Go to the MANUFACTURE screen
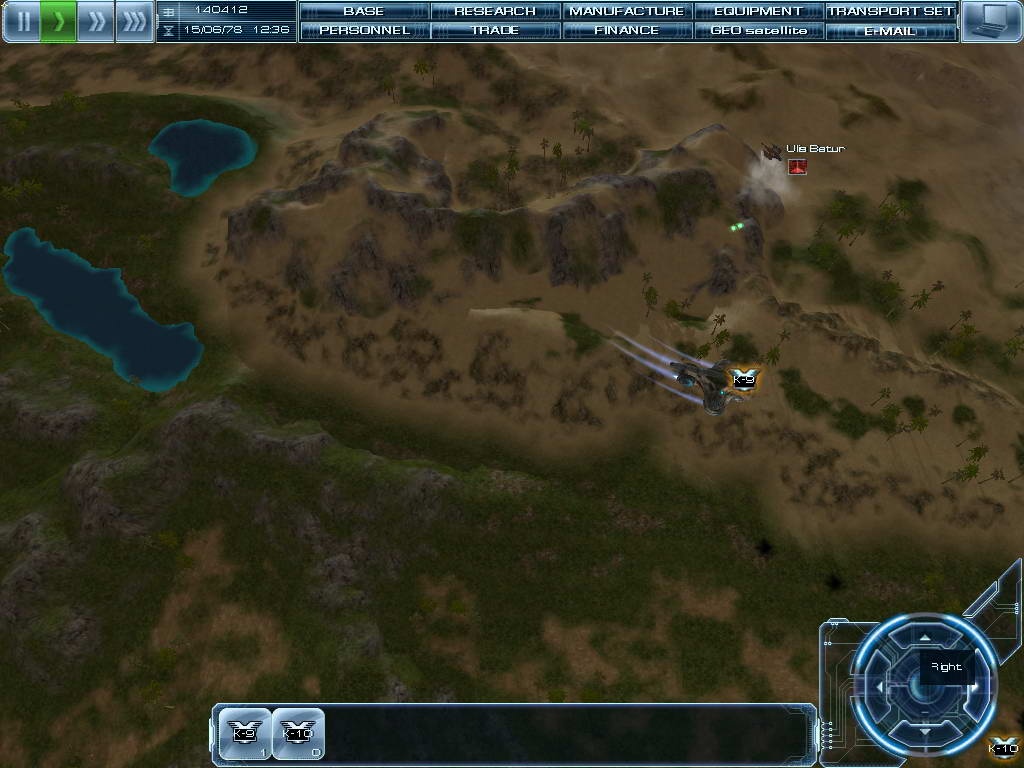 click(x=627, y=11)
